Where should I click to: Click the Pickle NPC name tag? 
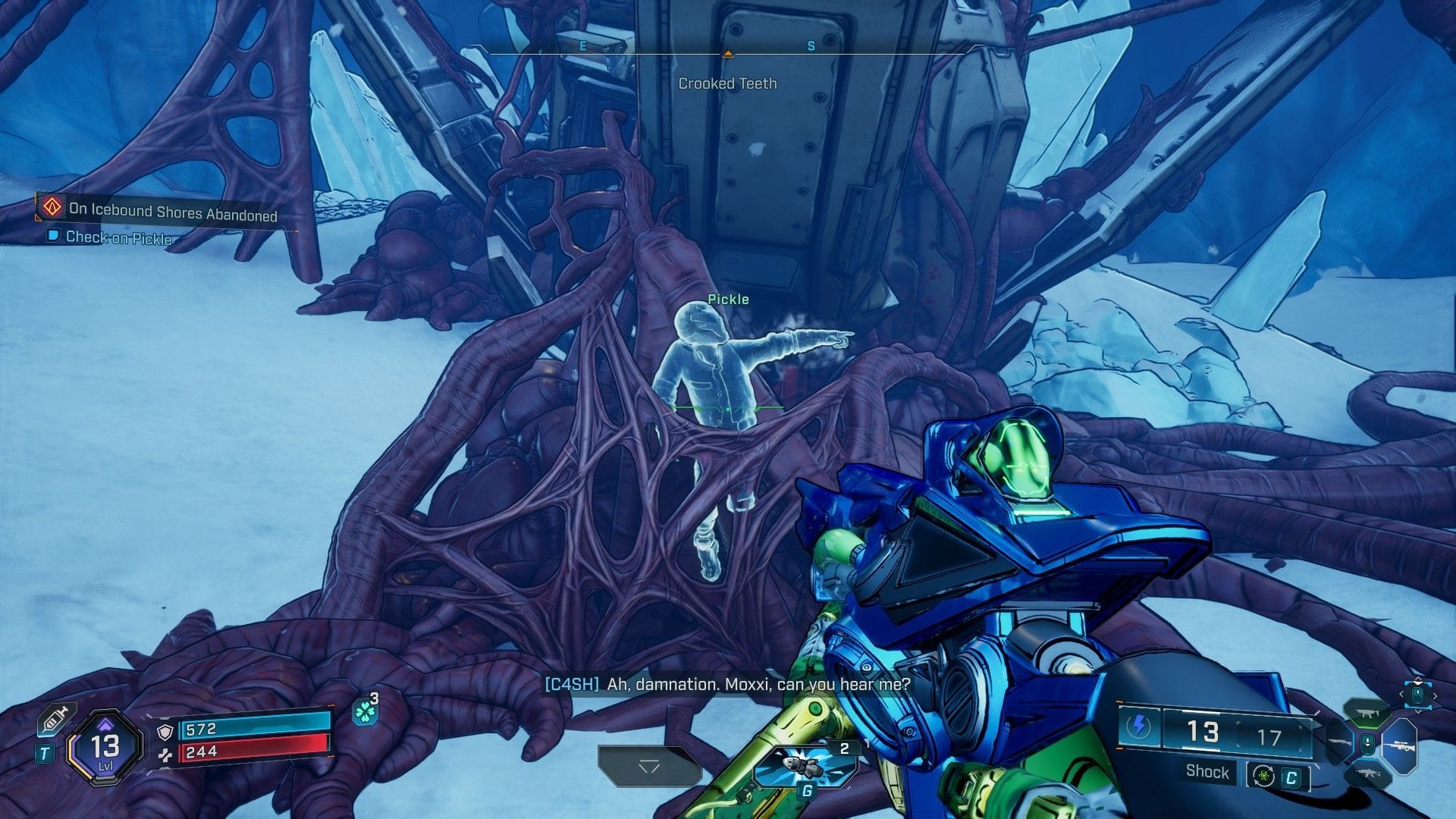click(728, 299)
